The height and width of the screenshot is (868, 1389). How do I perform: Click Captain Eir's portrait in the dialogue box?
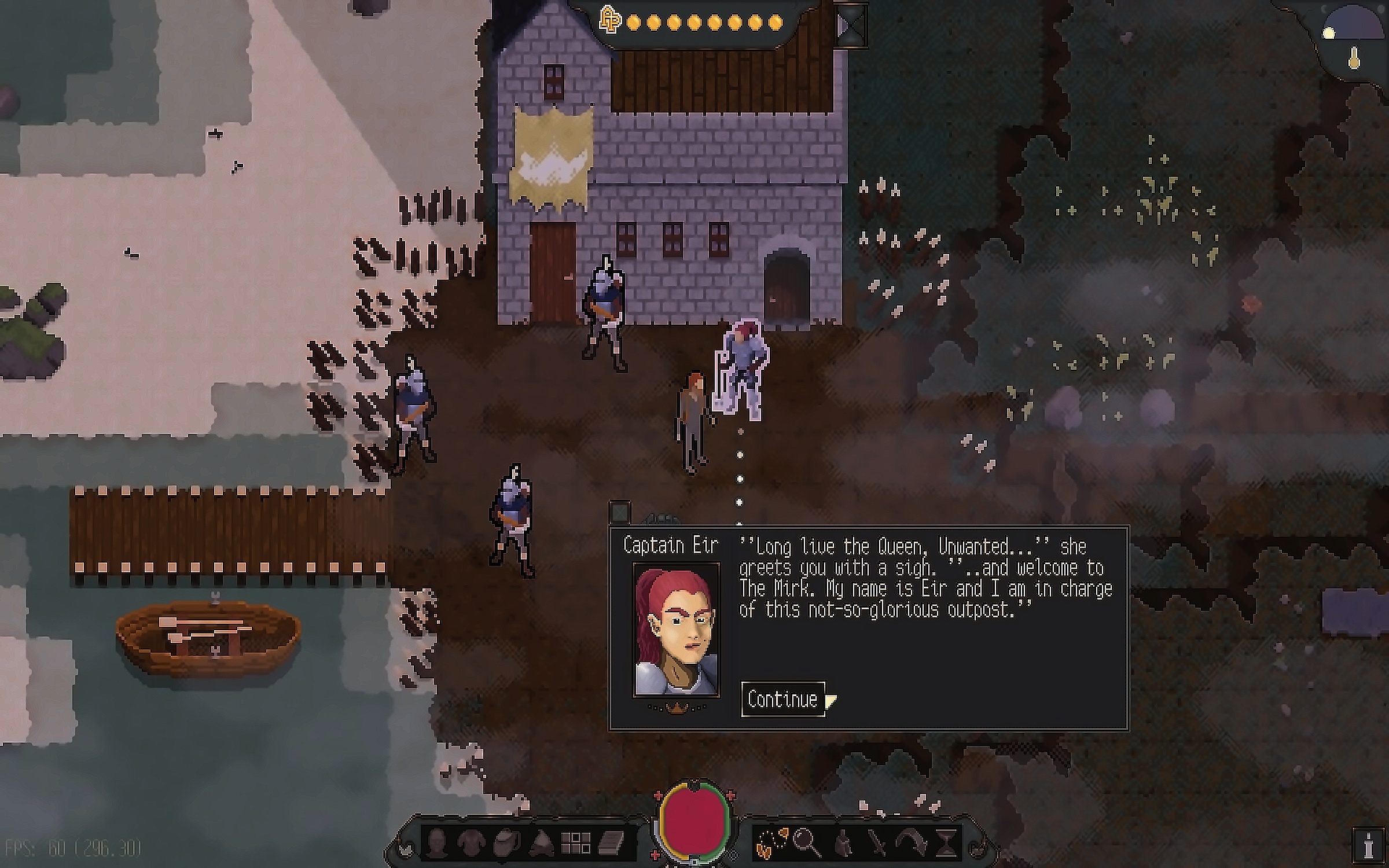676,630
